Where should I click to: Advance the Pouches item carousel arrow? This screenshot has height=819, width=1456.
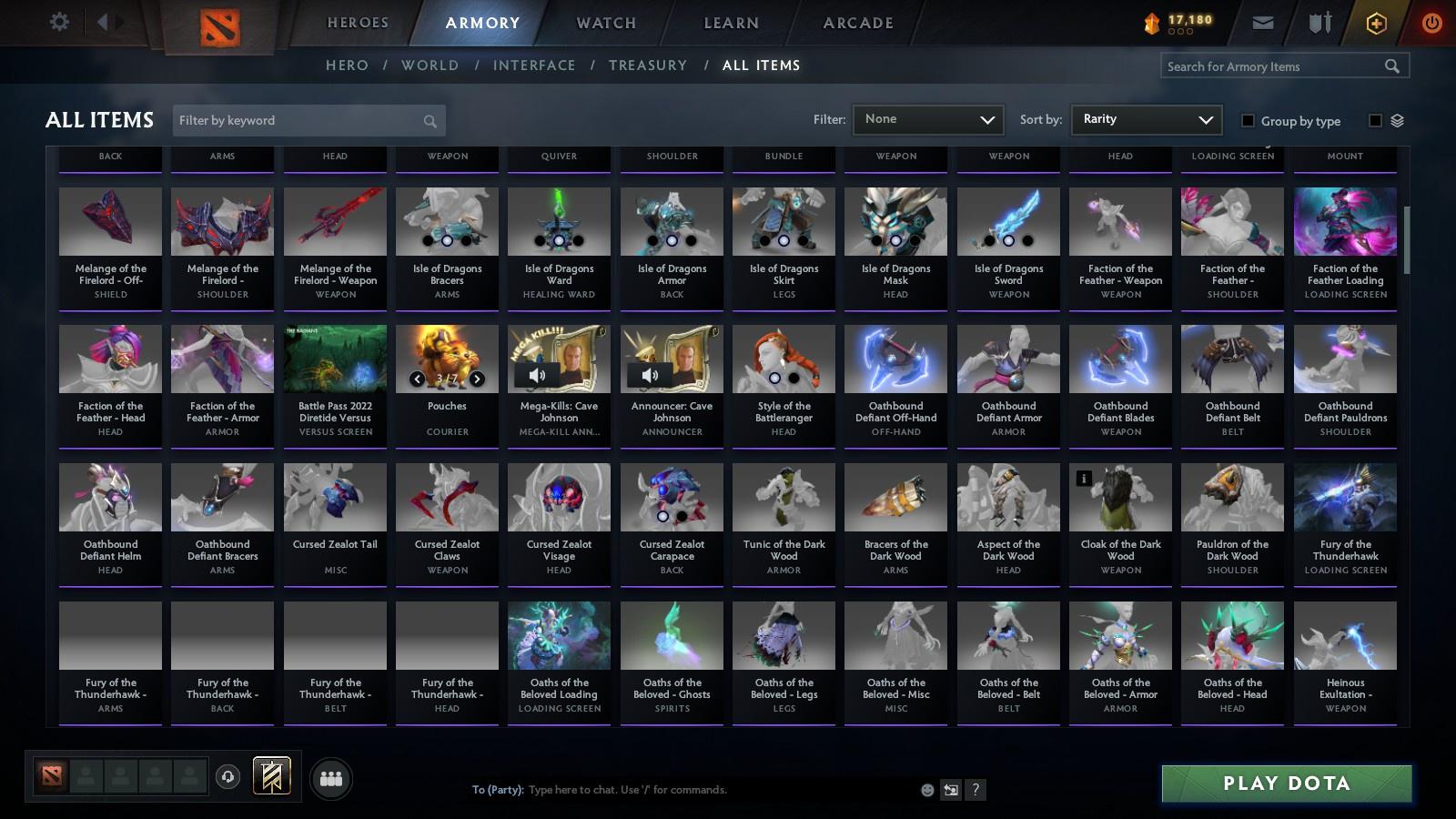(x=475, y=379)
